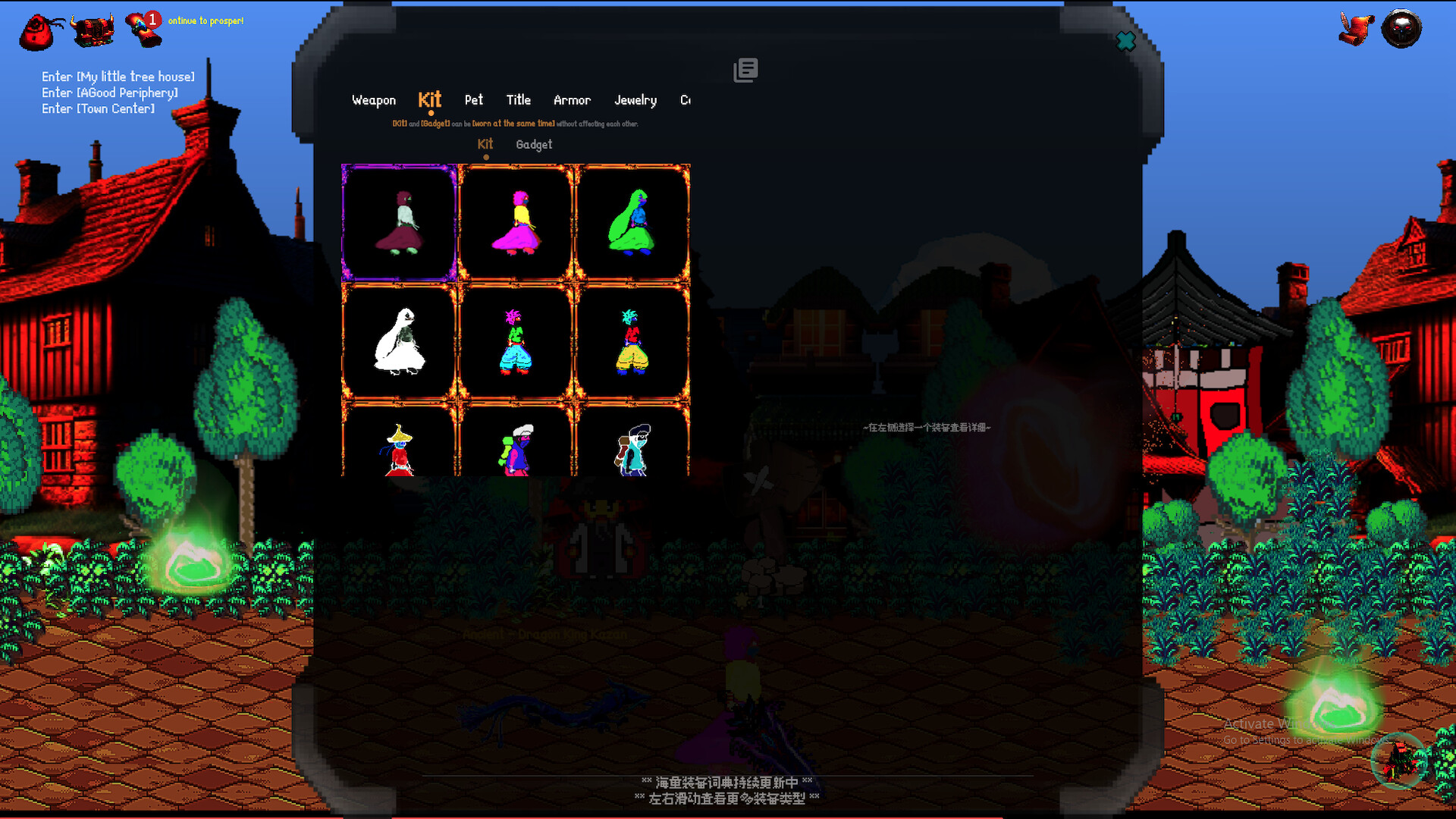
Task: Click the circular emblem at bottom right corner
Action: pyautogui.click(x=1398, y=762)
